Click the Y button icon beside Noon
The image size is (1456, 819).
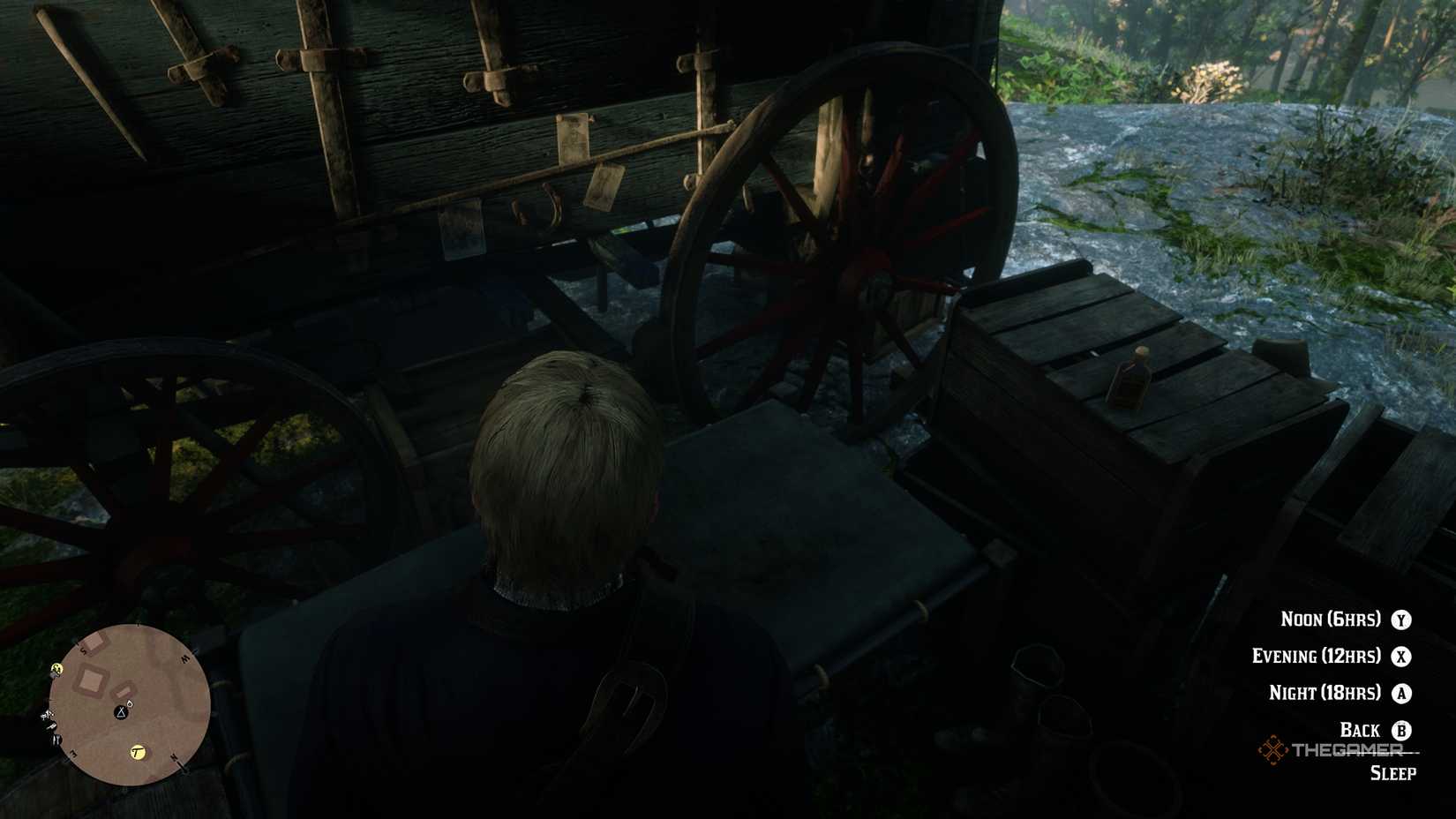coord(1402,620)
